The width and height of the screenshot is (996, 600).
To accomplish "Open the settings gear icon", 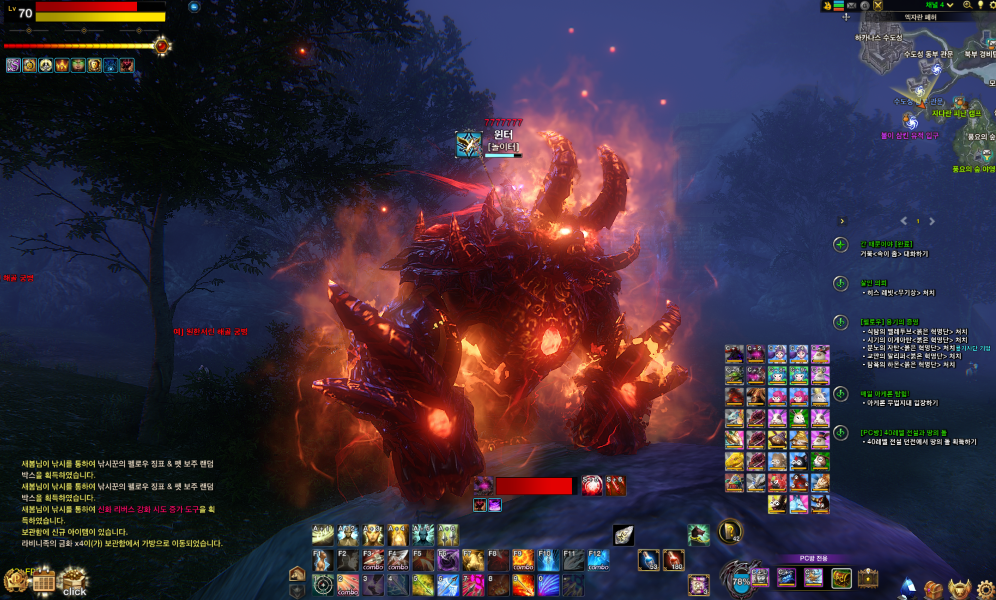I will [985, 589].
